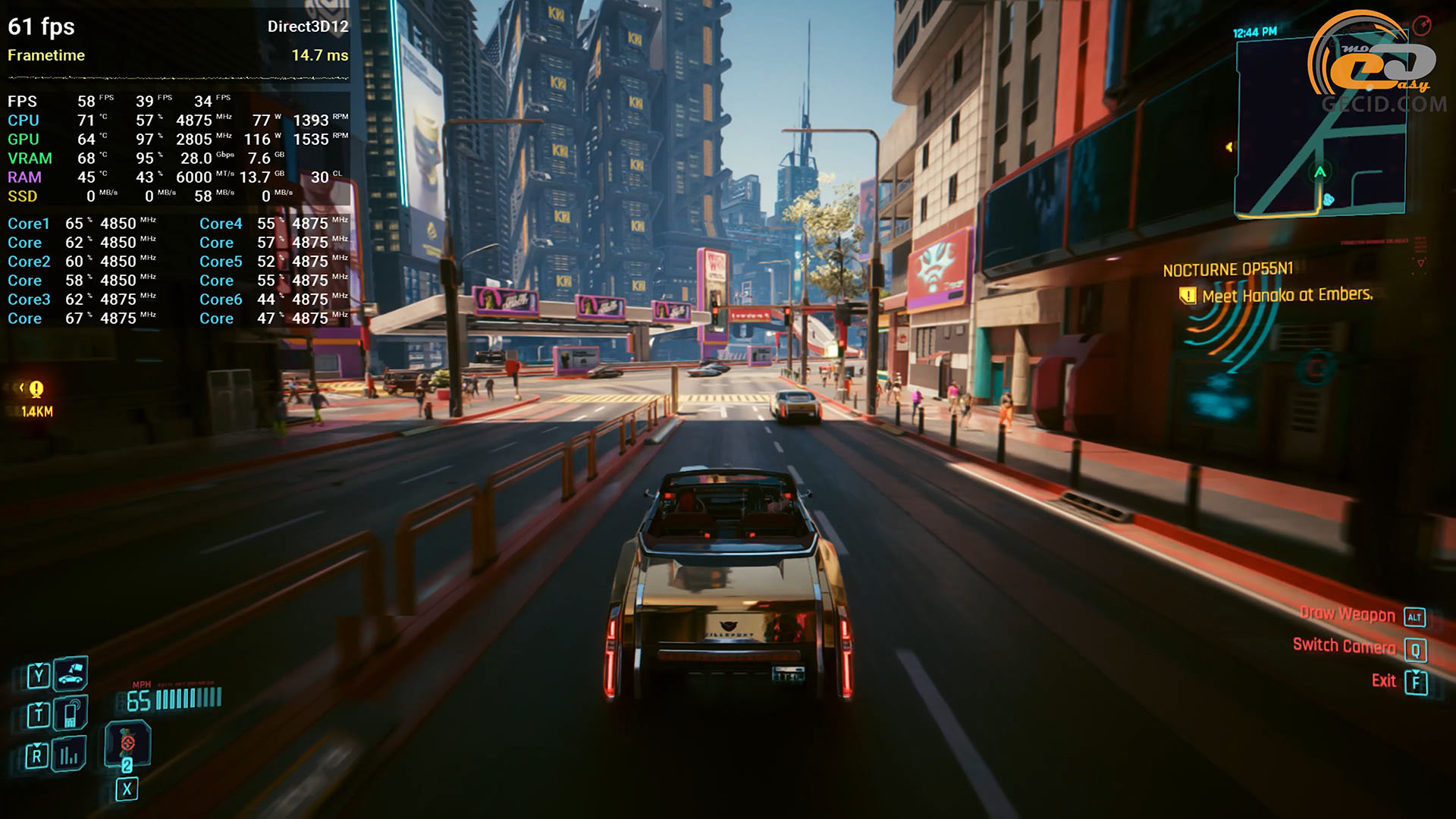Image resolution: width=1456 pixels, height=819 pixels.
Task: Open the phone icon
Action: pos(71,714)
